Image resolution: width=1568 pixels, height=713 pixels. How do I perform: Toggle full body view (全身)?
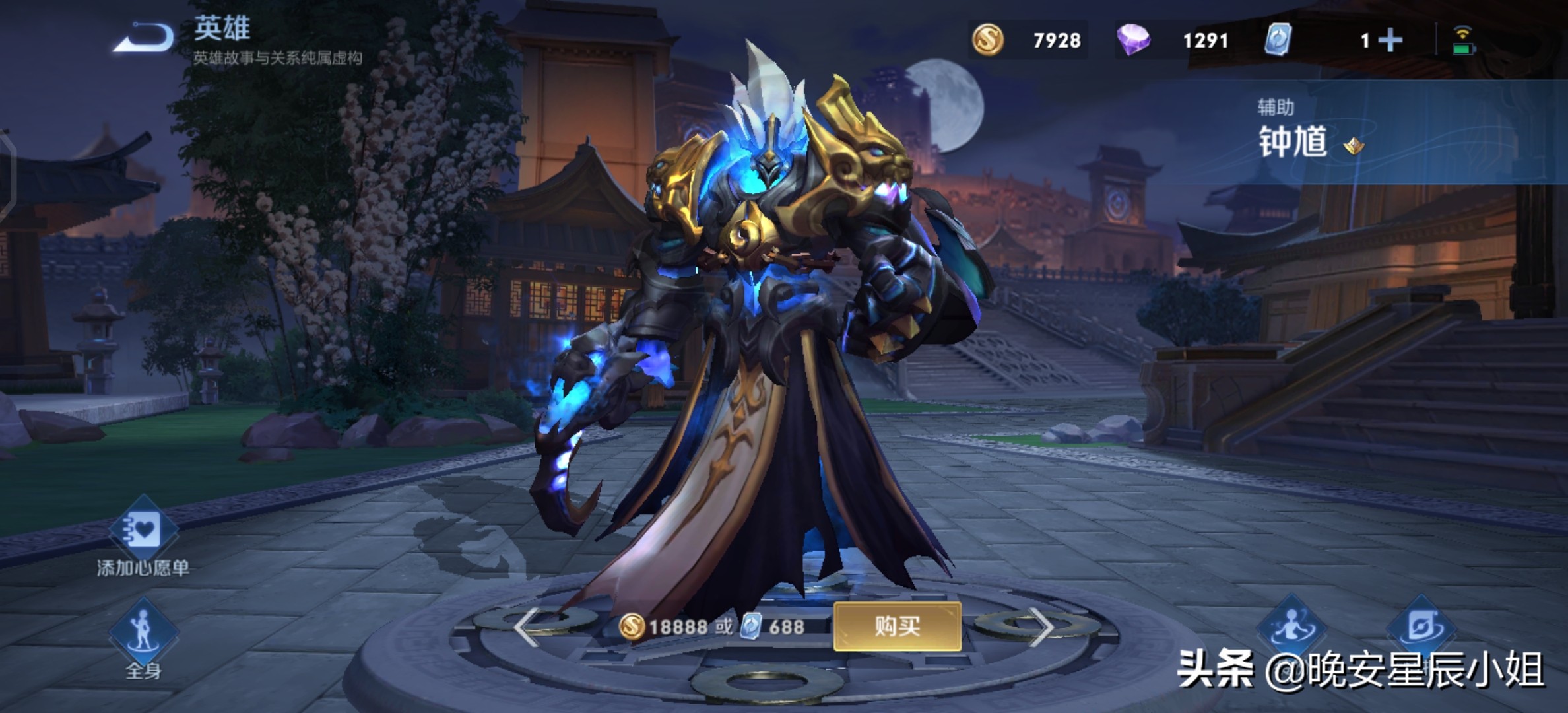[143, 631]
